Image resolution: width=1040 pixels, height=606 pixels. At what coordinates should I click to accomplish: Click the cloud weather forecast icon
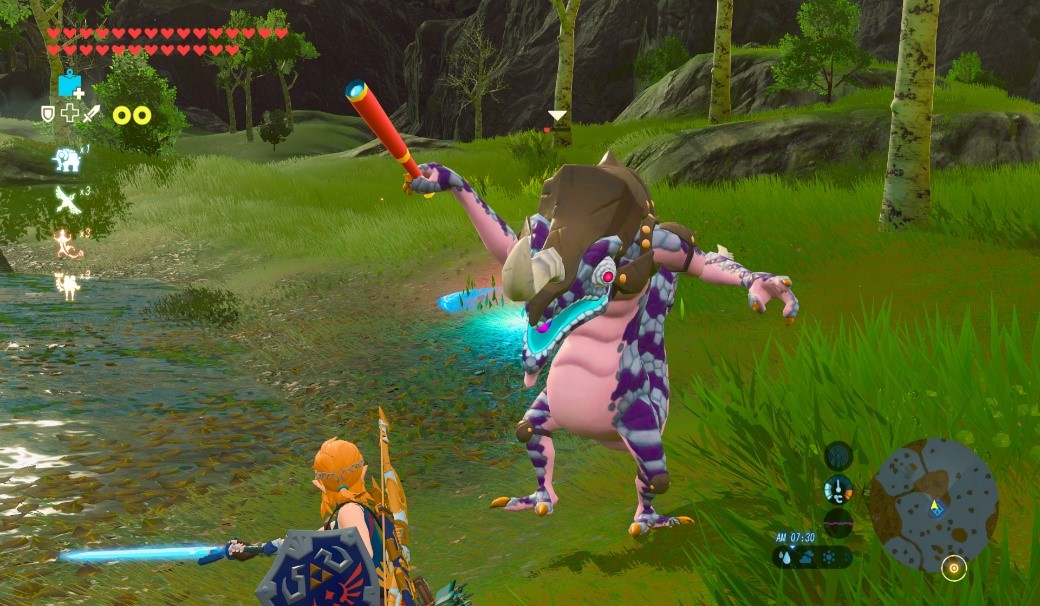pos(806,558)
